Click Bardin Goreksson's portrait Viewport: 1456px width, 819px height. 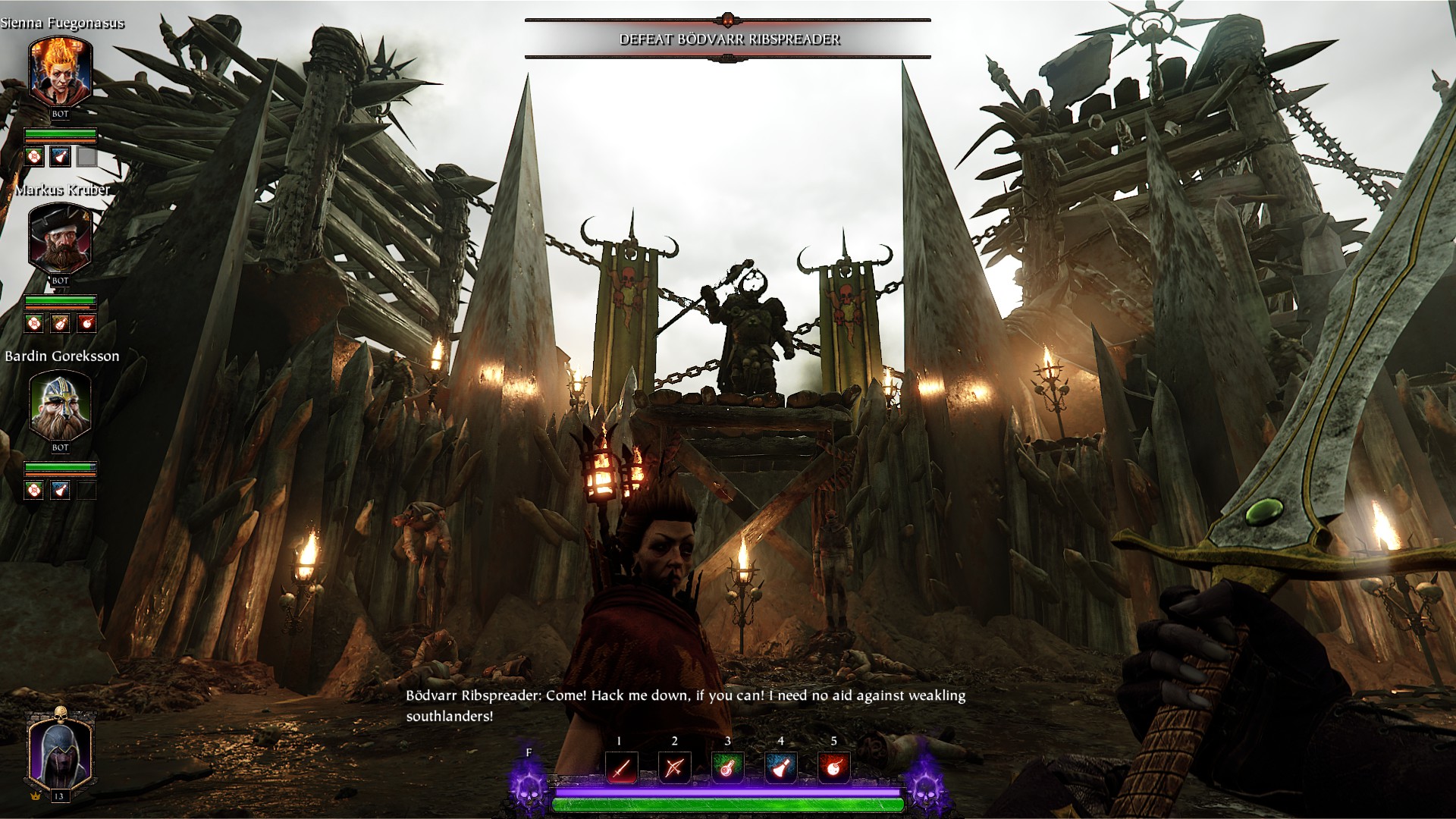click(x=60, y=406)
